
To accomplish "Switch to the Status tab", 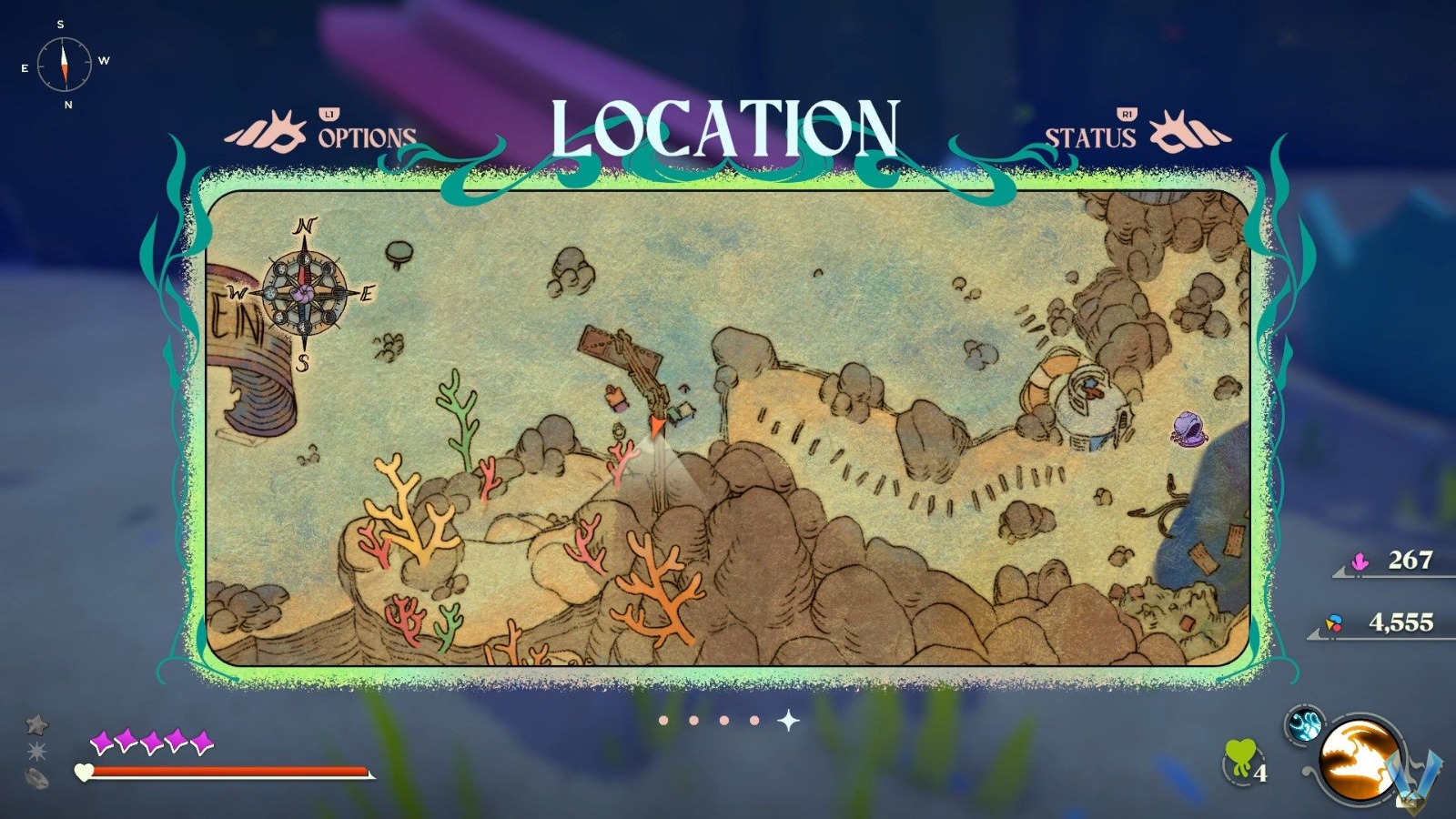I will (x=1089, y=138).
